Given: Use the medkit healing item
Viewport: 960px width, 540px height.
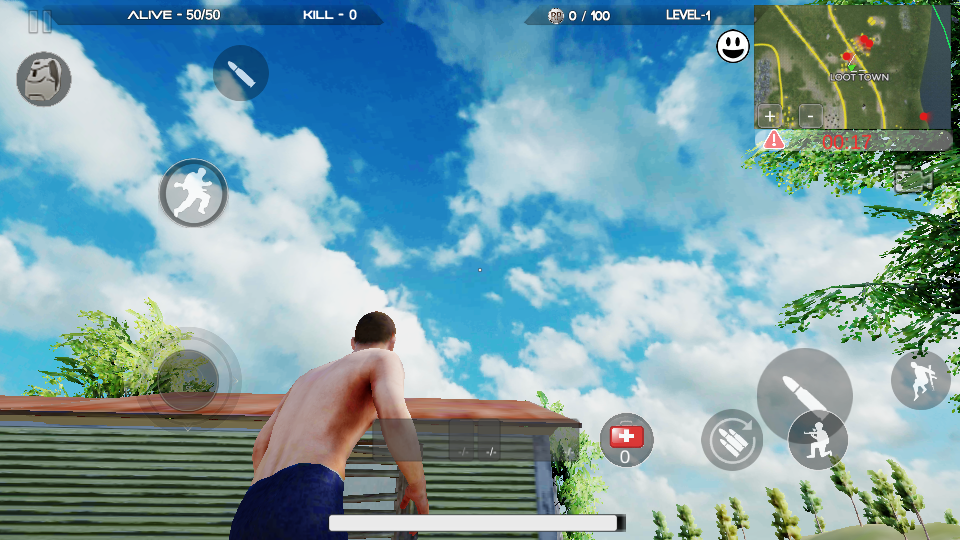Looking at the screenshot, I should tap(626, 440).
